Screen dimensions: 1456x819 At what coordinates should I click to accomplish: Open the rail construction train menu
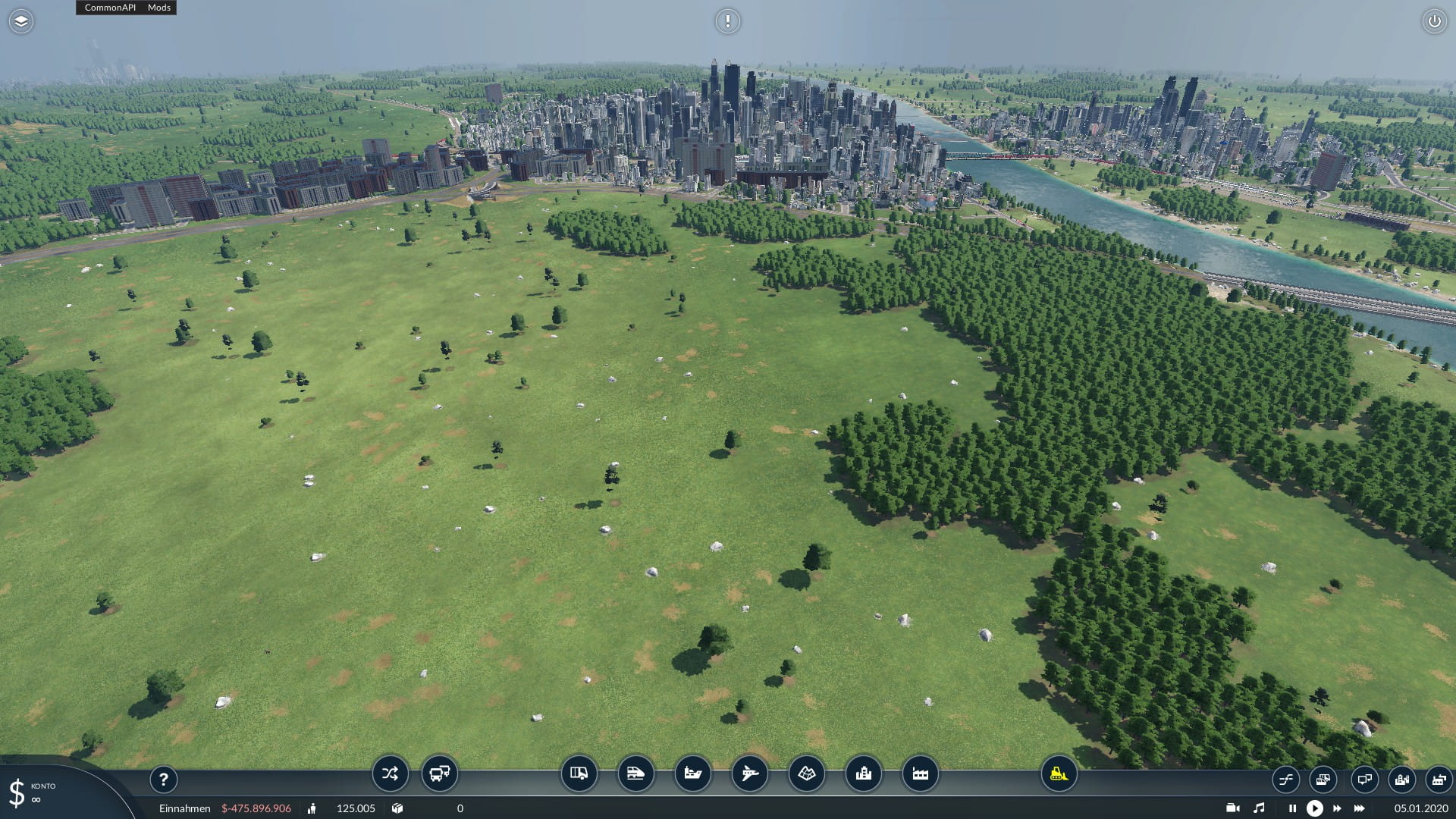coord(635,773)
